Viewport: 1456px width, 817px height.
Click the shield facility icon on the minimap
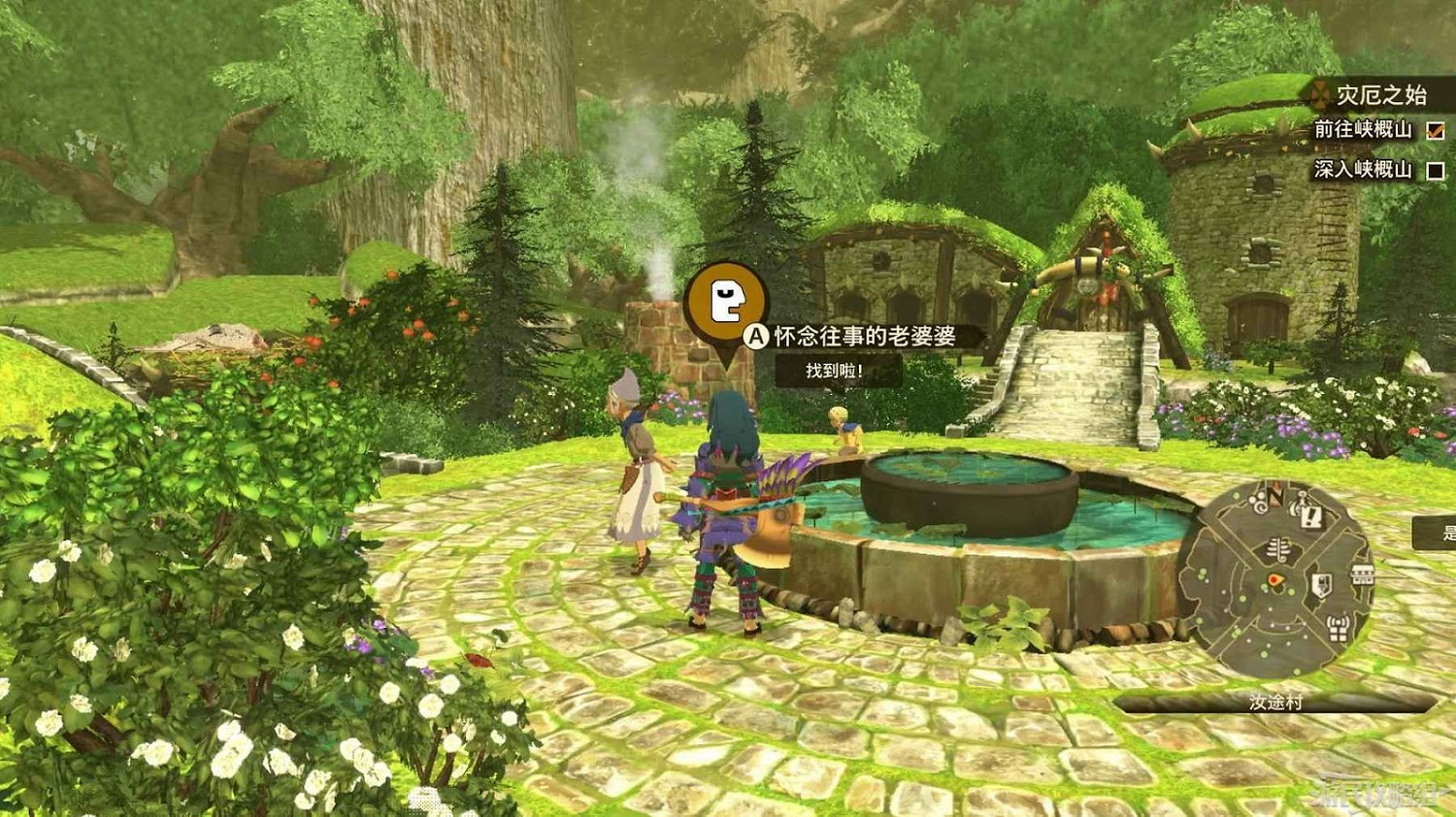[1321, 583]
